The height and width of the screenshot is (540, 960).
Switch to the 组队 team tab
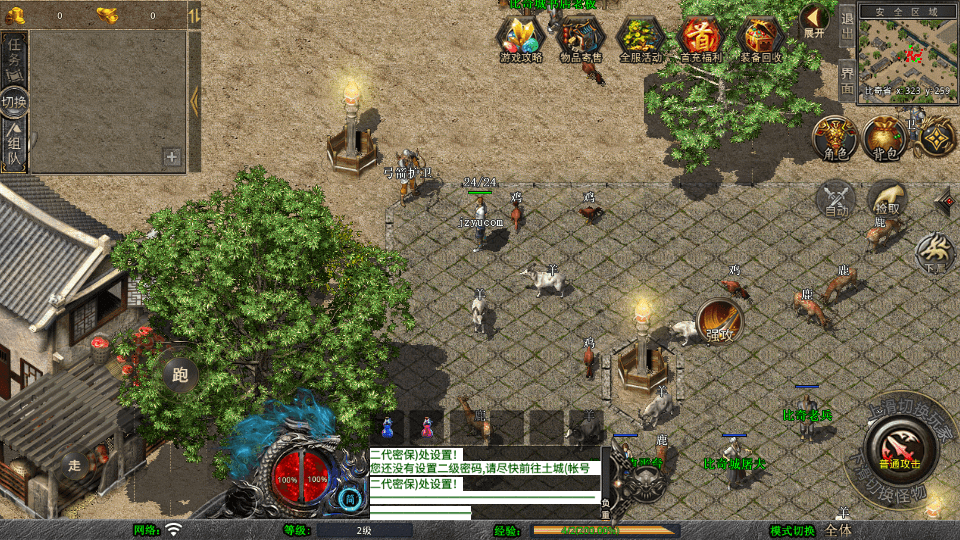point(15,143)
